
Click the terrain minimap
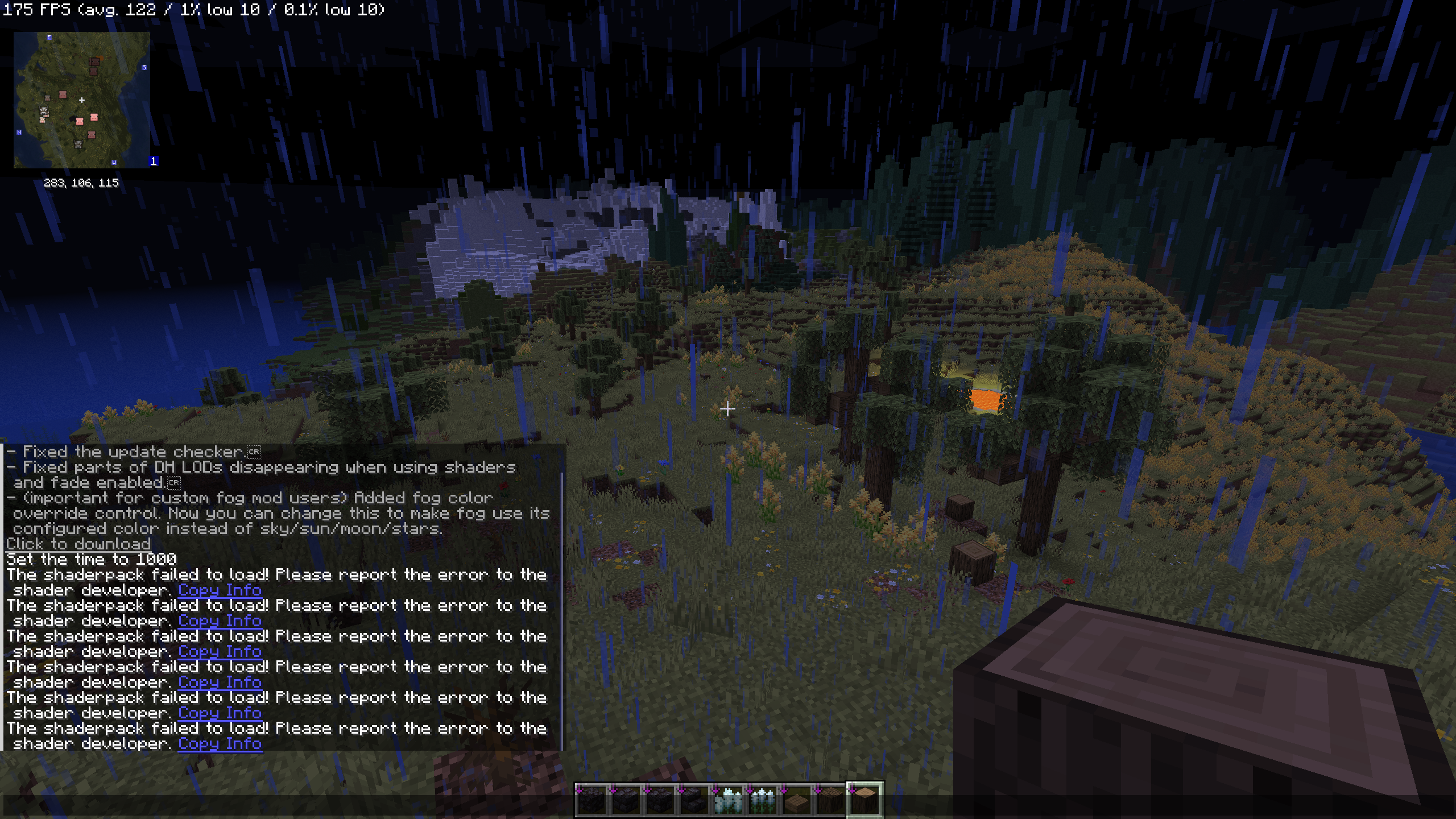(x=82, y=100)
